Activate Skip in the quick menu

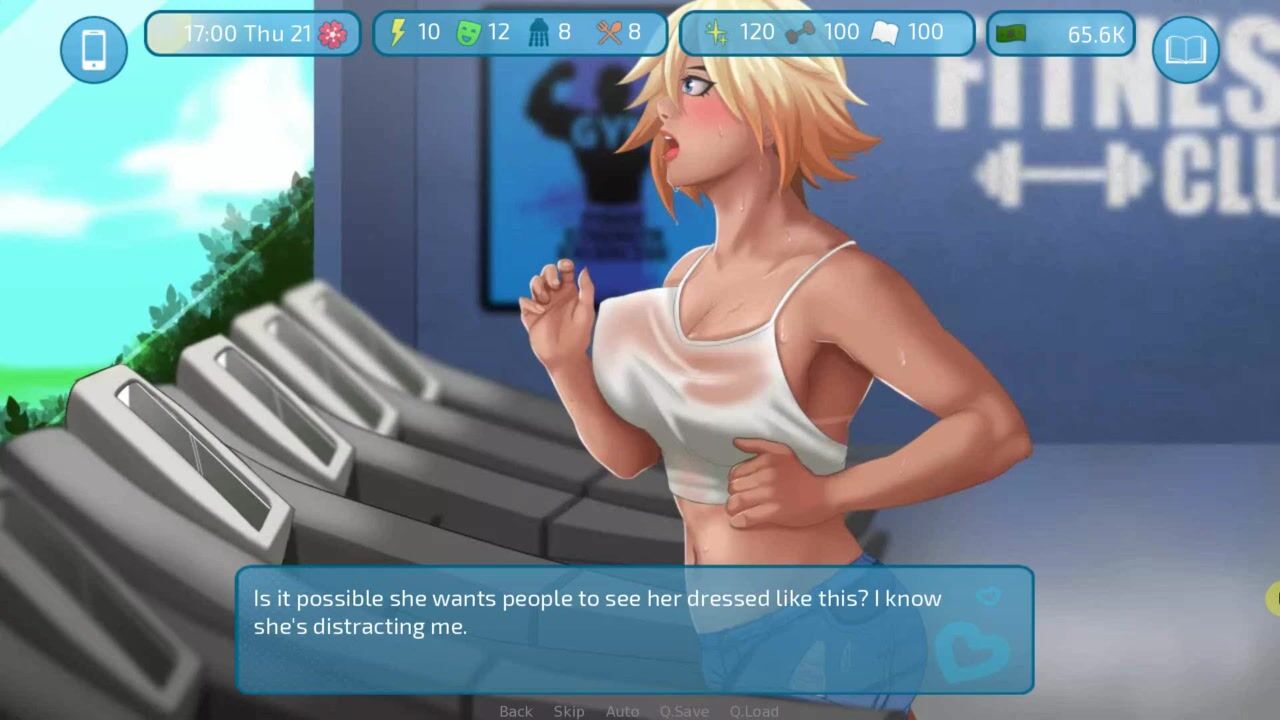pos(569,711)
